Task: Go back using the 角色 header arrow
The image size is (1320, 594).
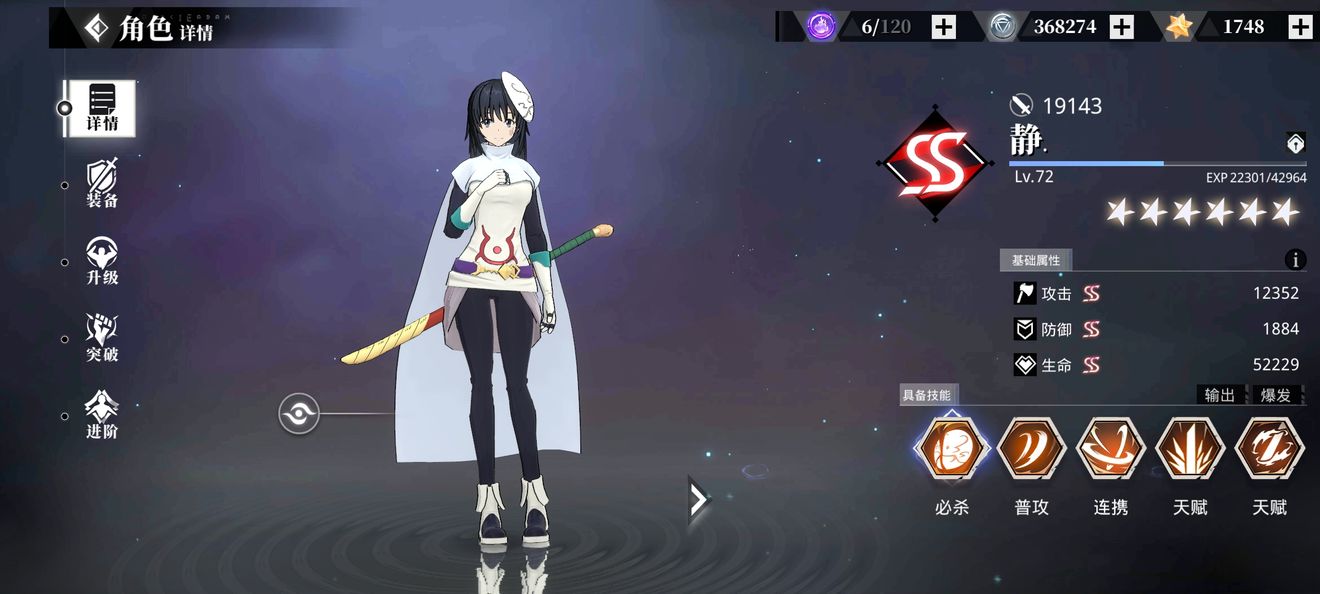Action: point(97,29)
